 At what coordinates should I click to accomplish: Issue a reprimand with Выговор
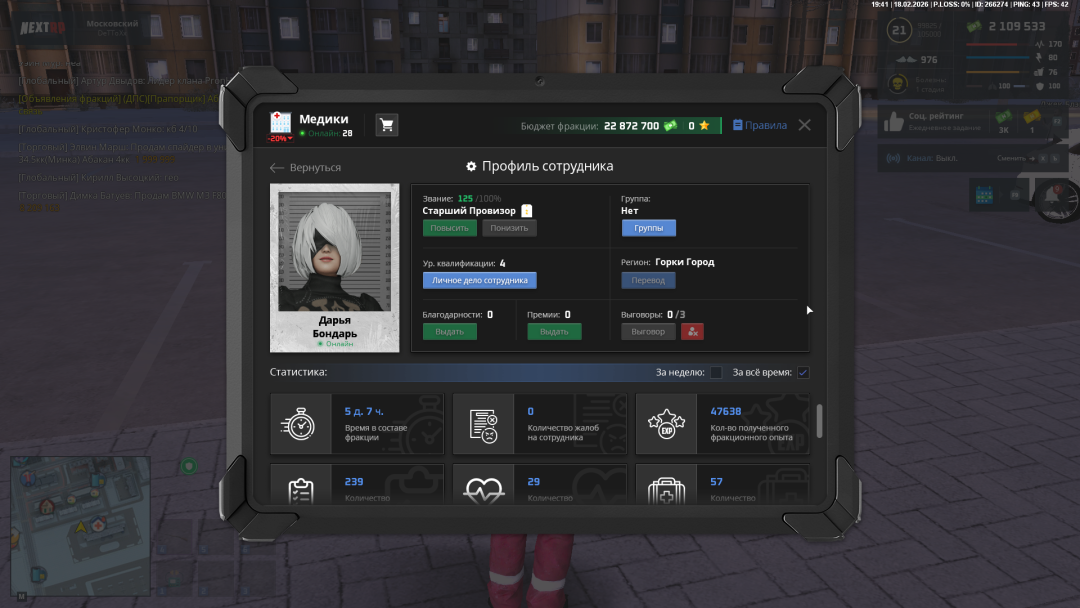[648, 331]
